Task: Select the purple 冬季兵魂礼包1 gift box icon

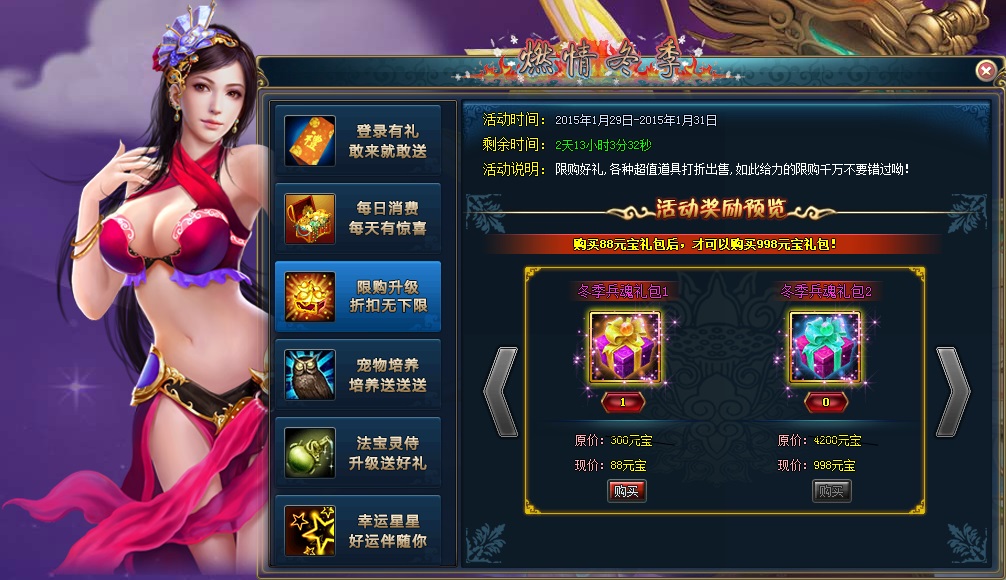Action: coord(625,347)
